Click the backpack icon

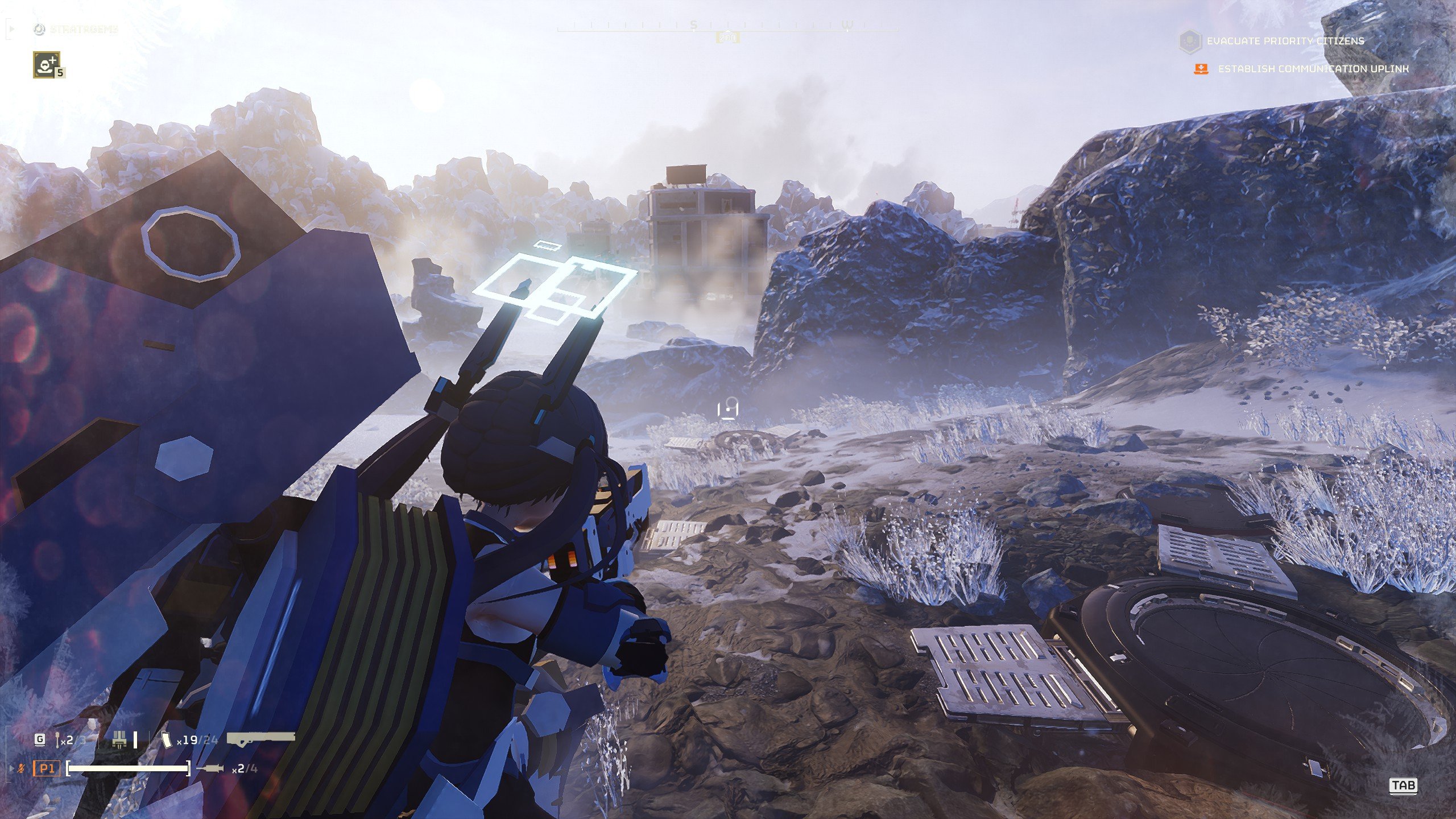tap(119, 740)
